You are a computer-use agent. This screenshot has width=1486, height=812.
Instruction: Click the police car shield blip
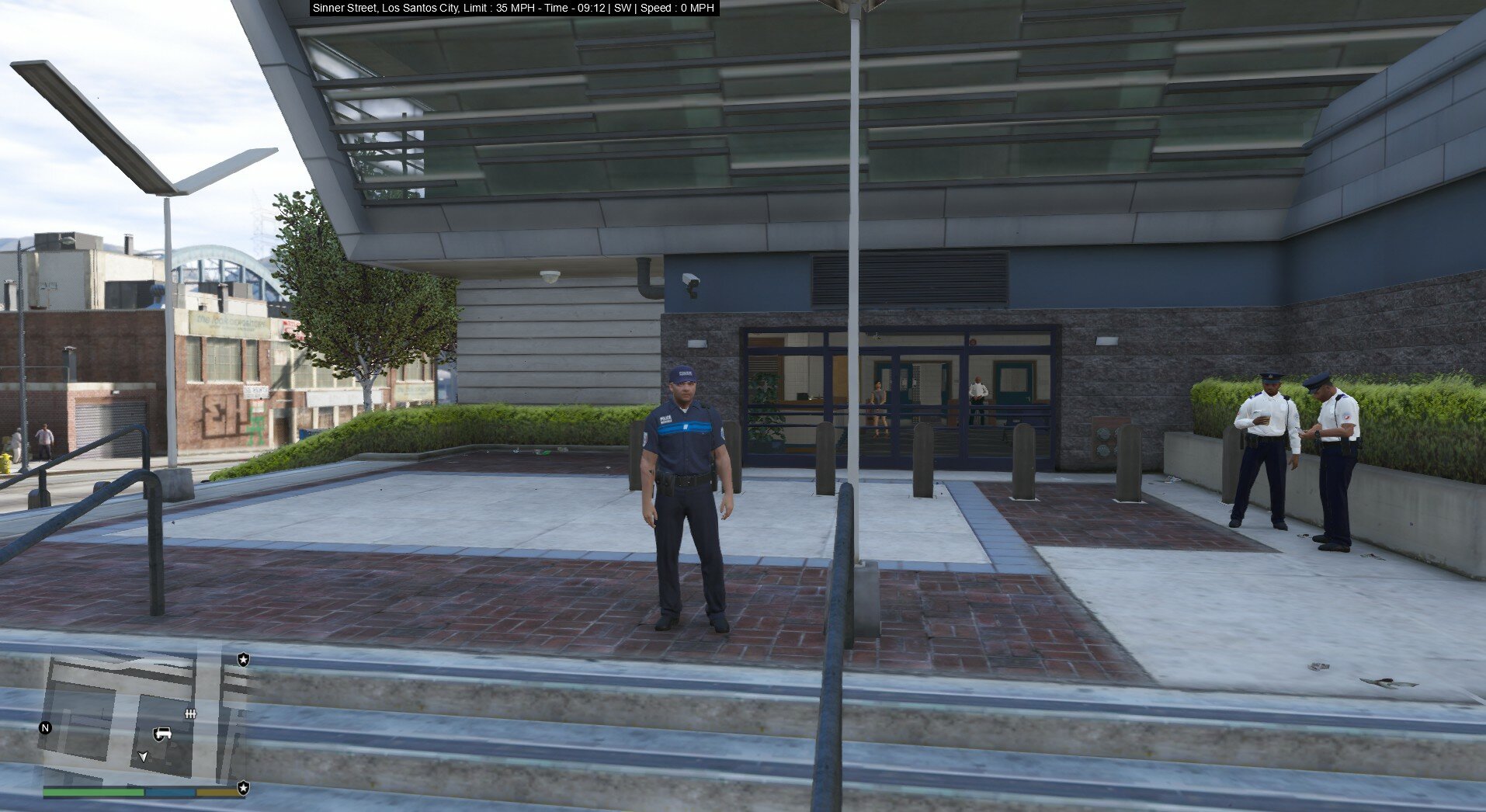161,734
